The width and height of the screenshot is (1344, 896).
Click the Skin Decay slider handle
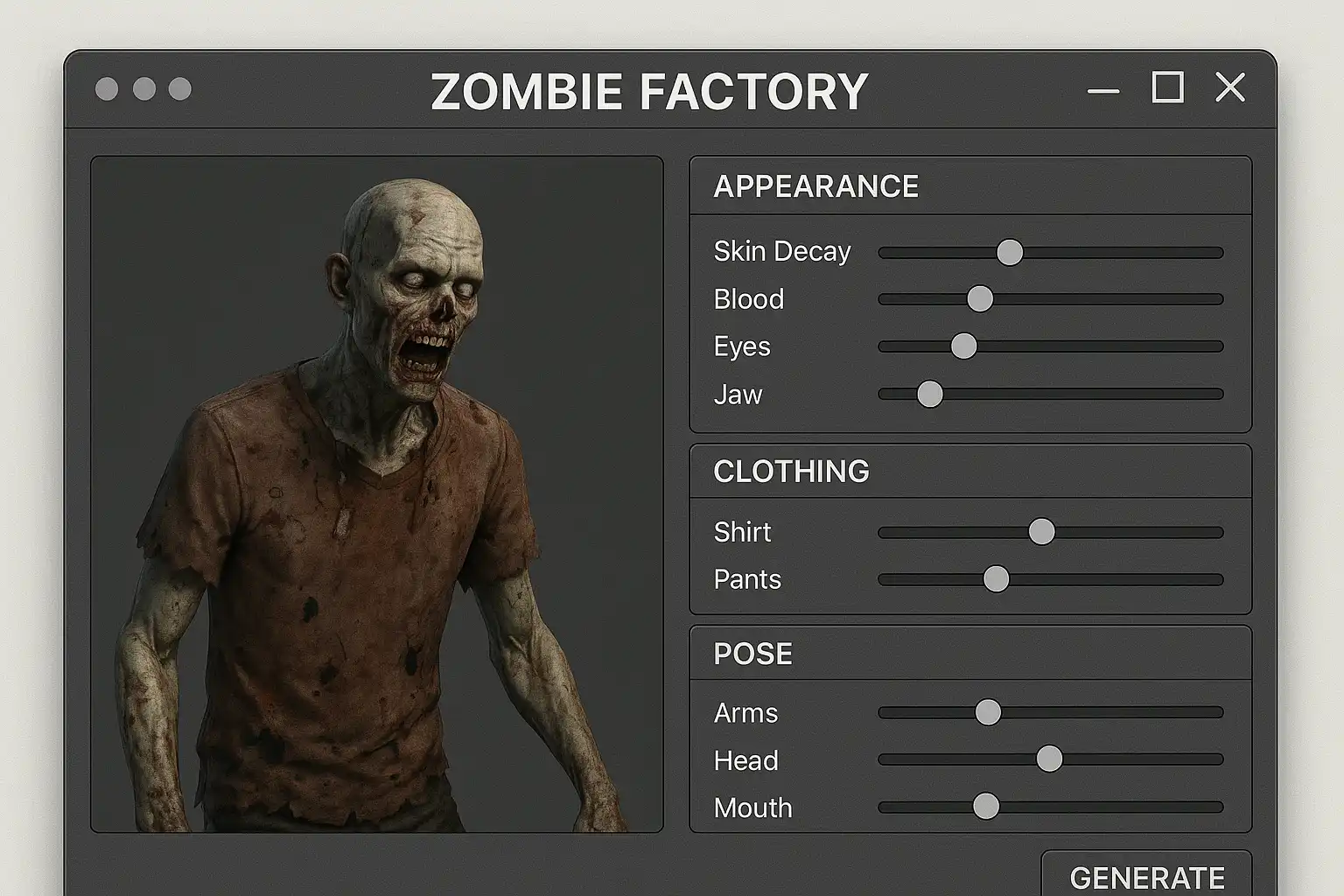click(1010, 252)
